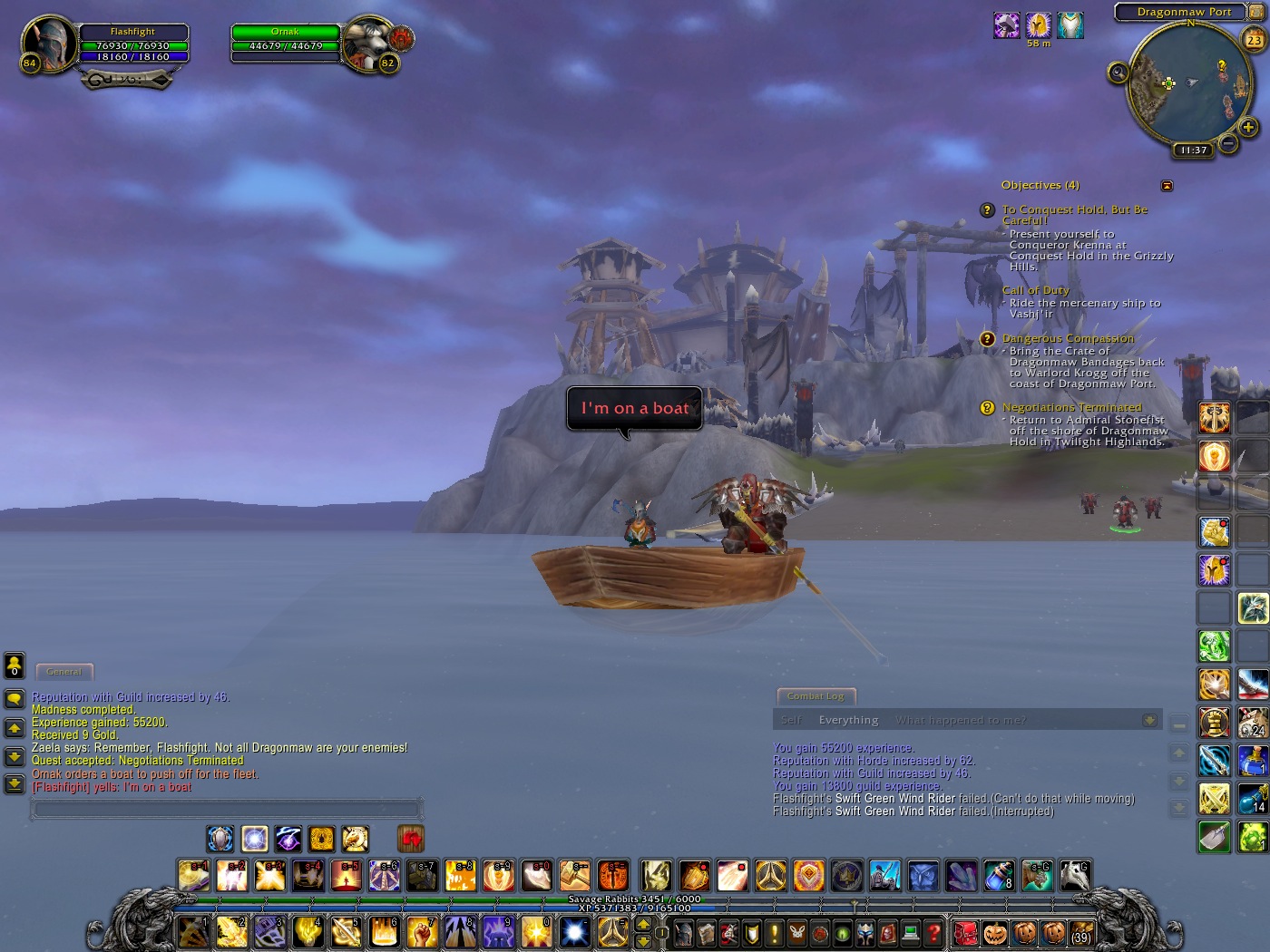Open the Combat Log tab

click(816, 696)
